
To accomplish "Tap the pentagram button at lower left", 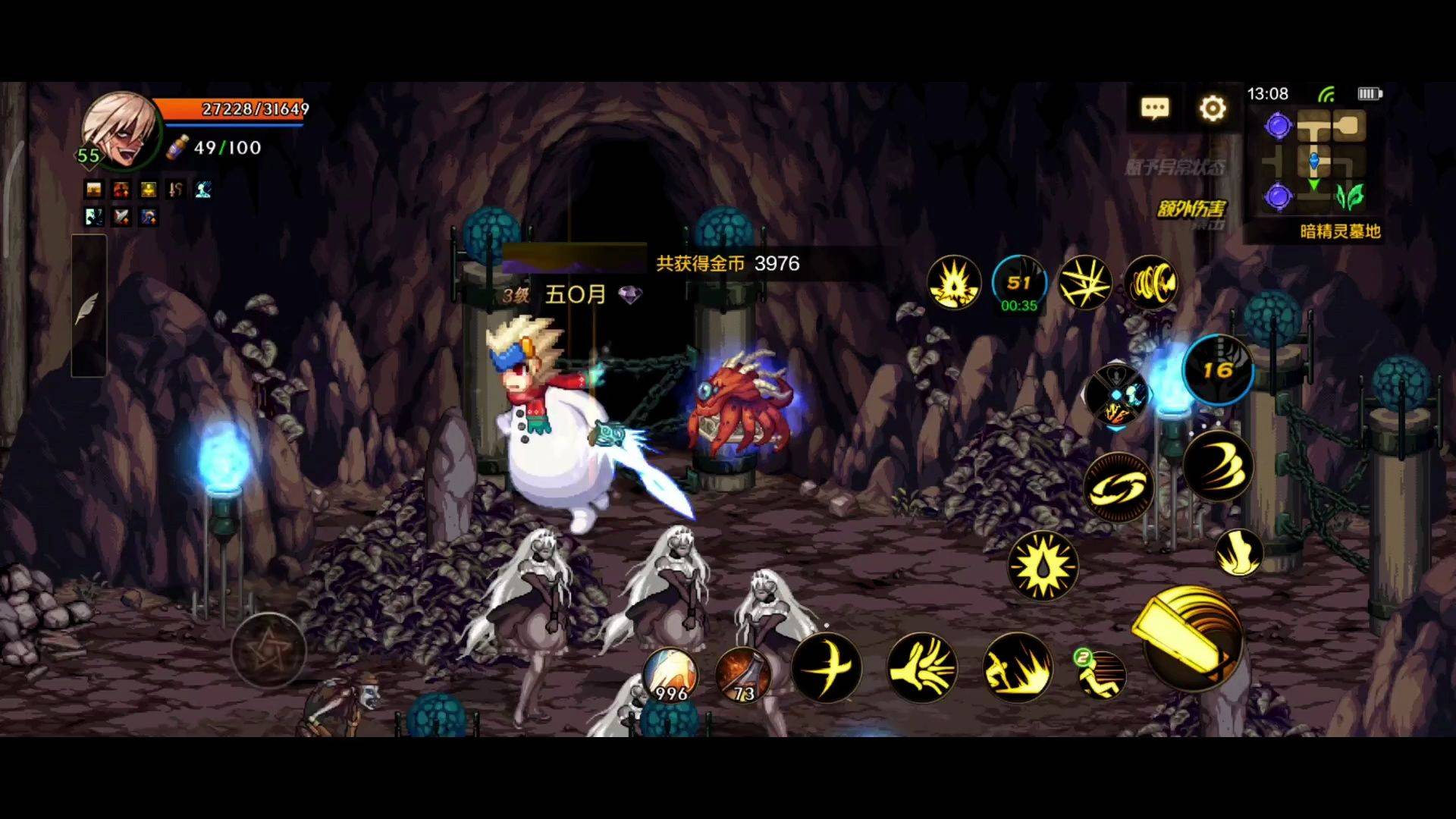I will [x=268, y=650].
